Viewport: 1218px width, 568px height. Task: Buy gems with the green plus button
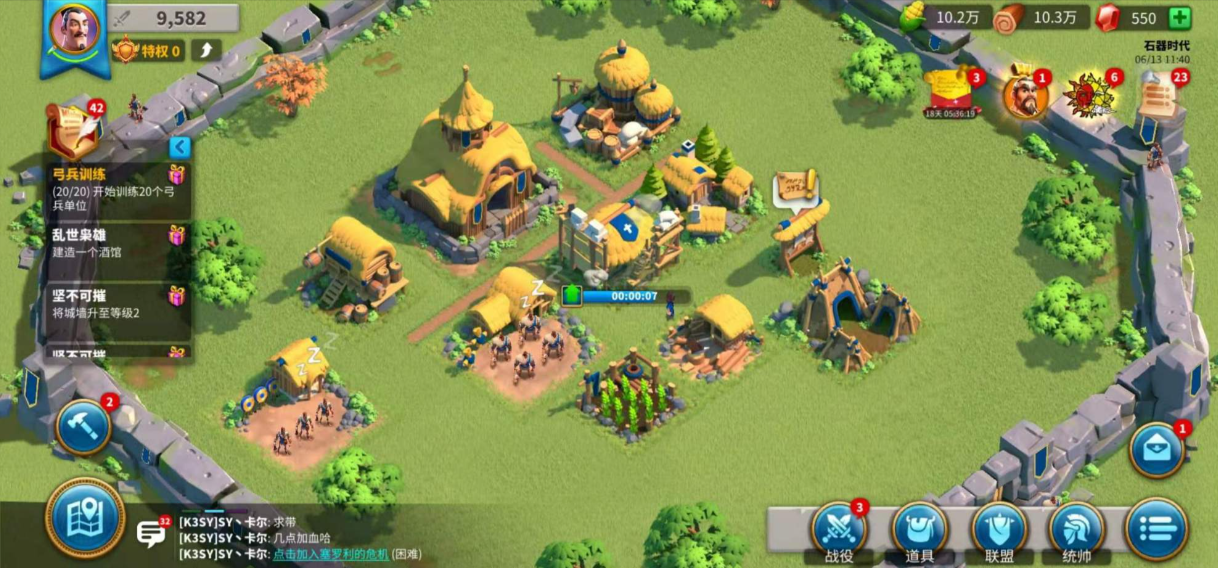coord(1180,18)
